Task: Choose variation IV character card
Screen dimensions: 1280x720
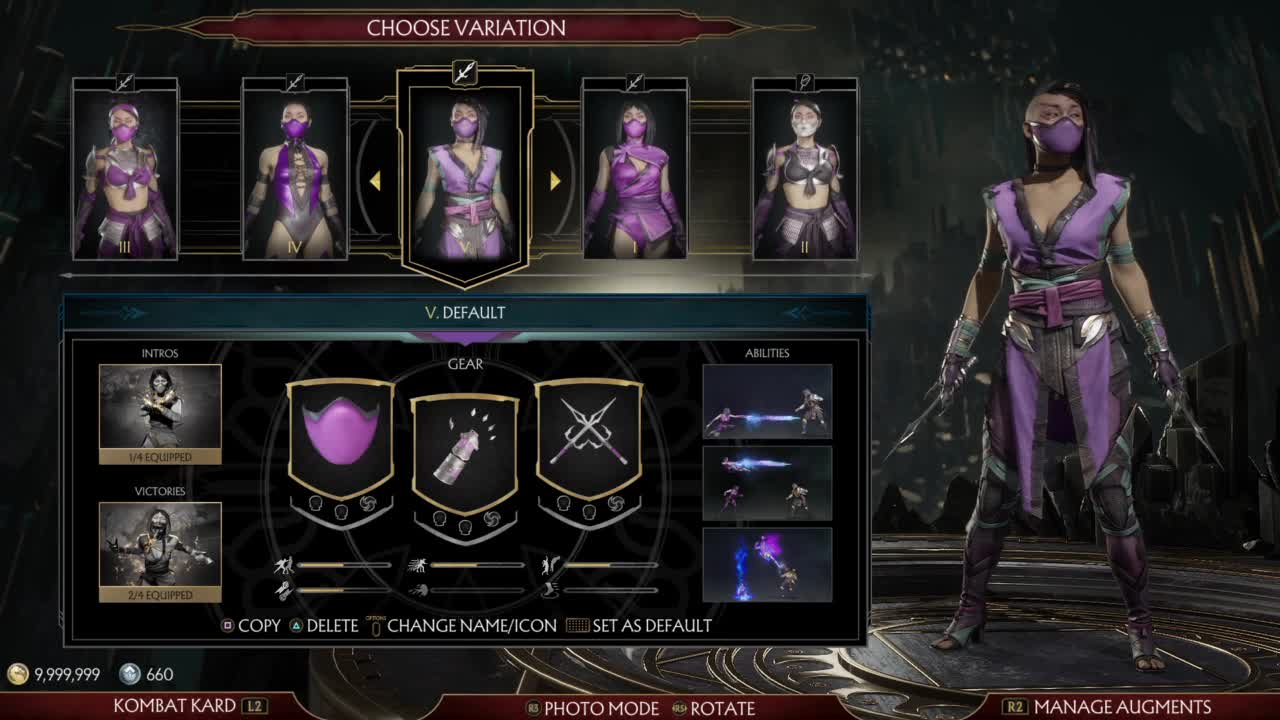Action: click(295, 170)
